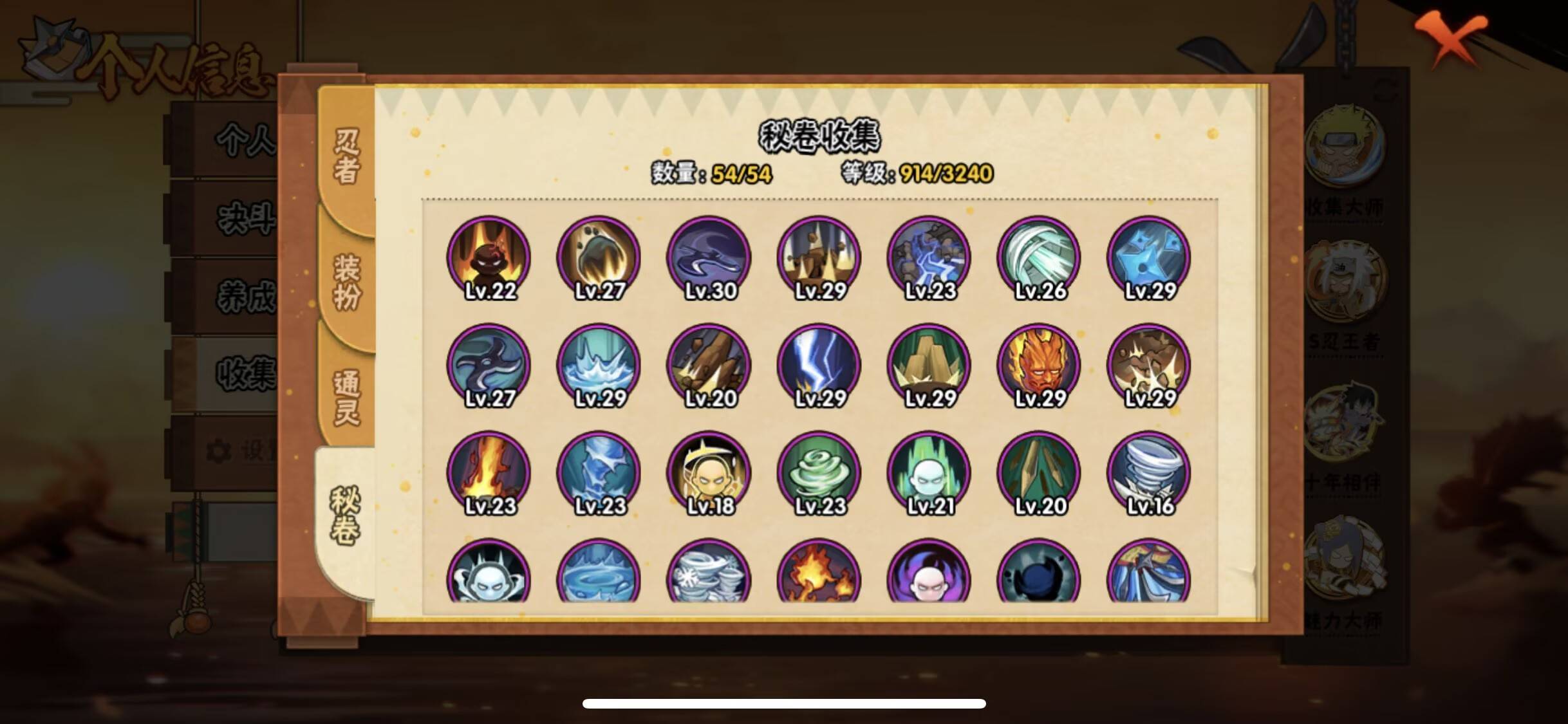Select the Lv.18 monk scroll icon

[709, 473]
